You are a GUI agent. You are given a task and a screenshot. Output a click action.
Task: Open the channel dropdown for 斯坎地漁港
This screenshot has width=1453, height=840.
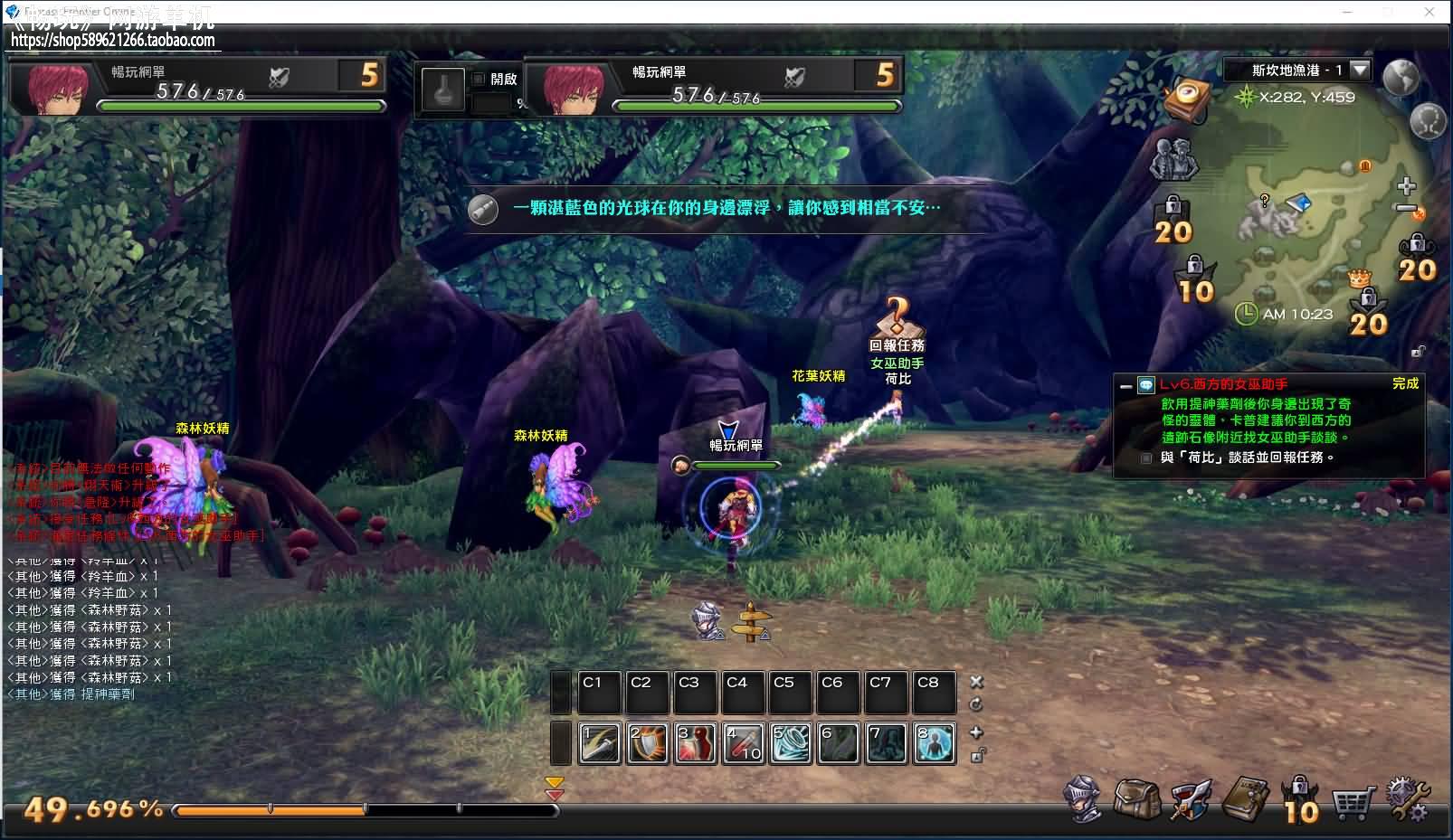click(1359, 70)
